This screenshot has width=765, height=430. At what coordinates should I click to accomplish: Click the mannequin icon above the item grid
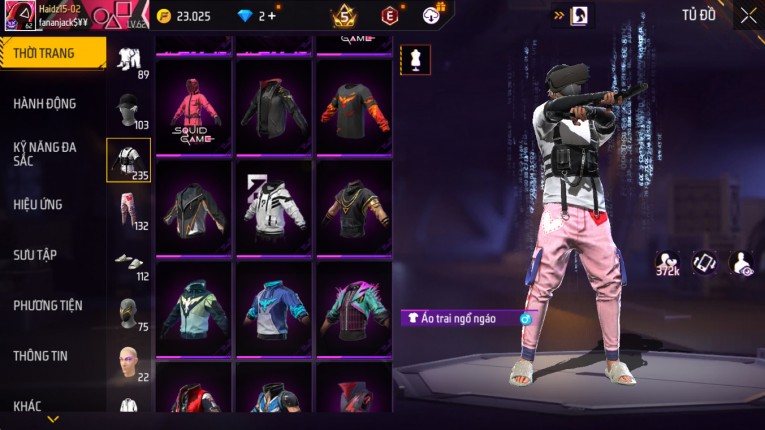(x=416, y=59)
